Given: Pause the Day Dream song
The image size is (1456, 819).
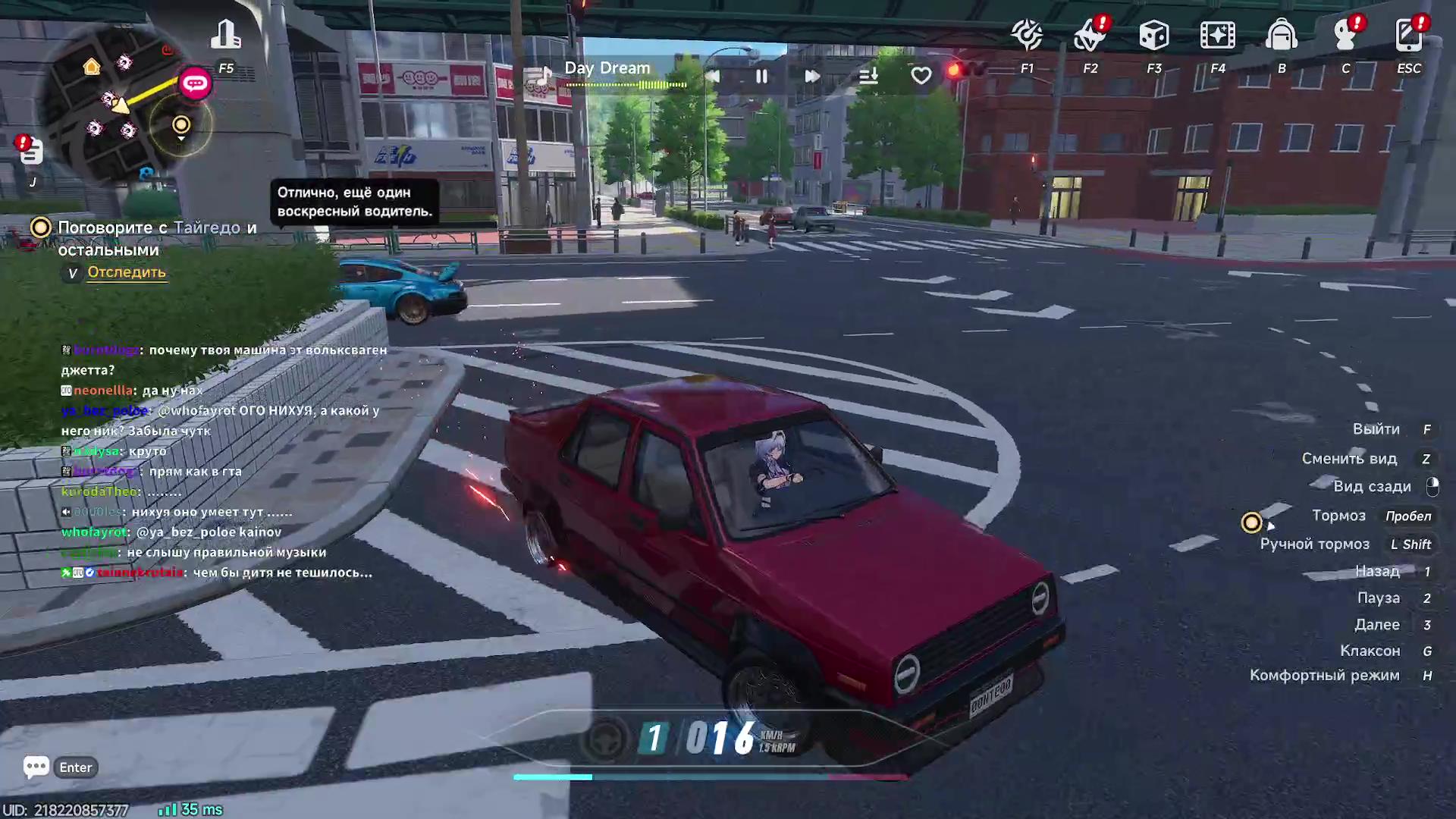Looking at the screenshot, I should pyautogui.click(x=761, y=76).
